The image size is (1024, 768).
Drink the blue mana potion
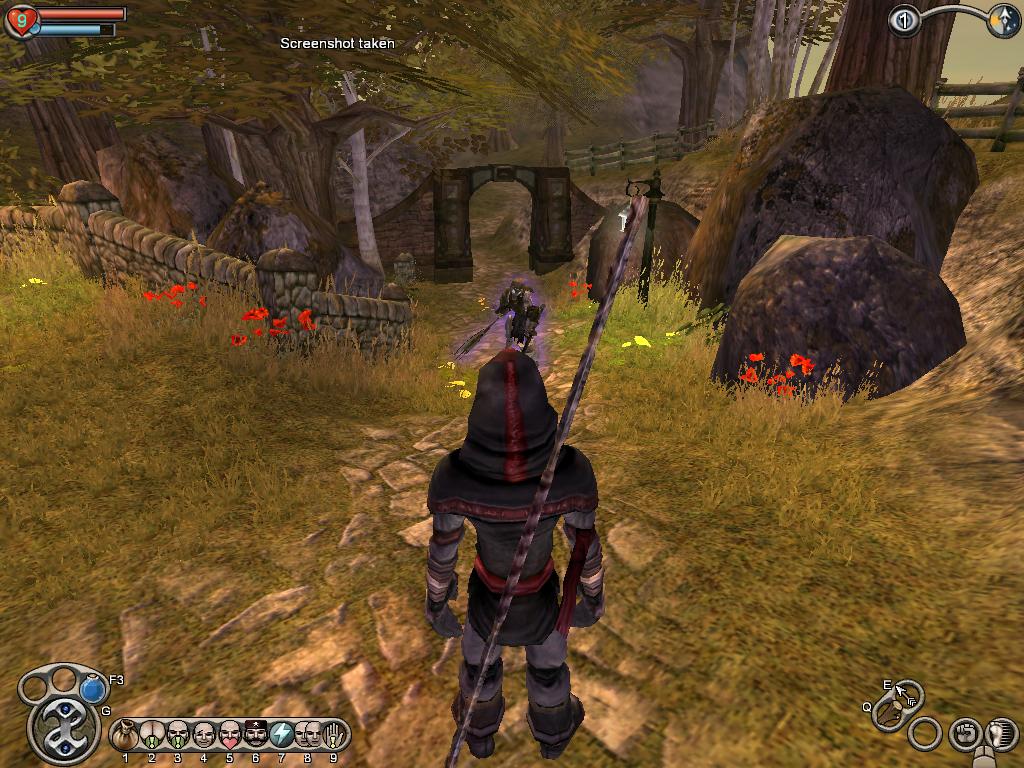click(93, 688)
